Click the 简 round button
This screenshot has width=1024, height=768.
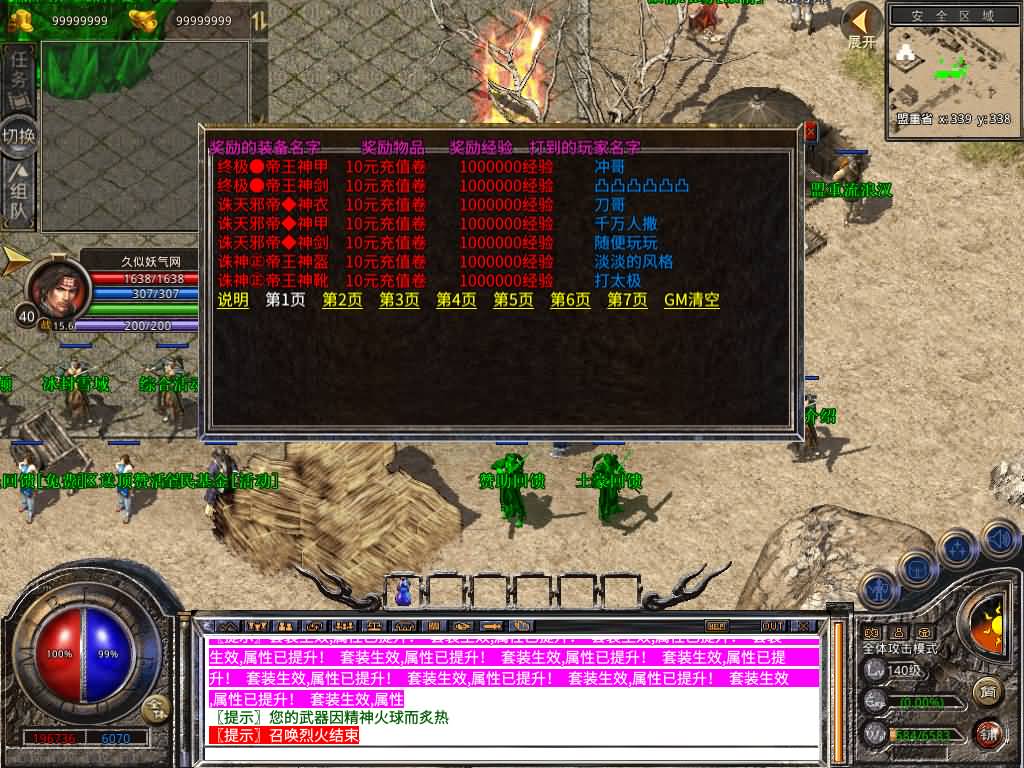(988, 690)
